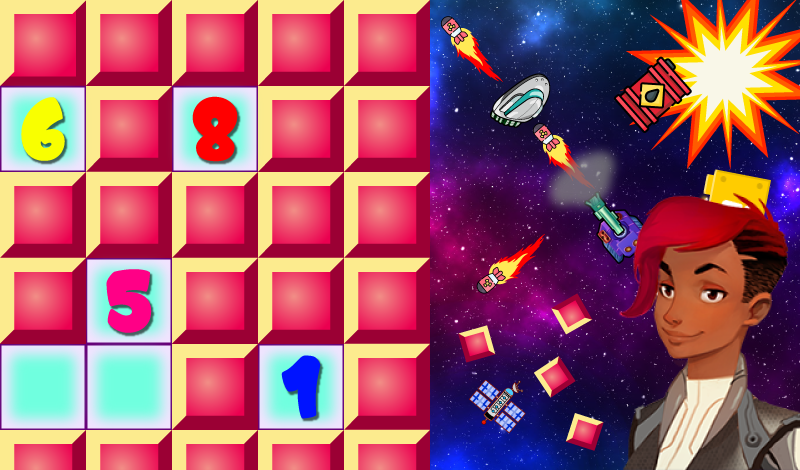Click the blue 1 tile
The height and width of the screenshot is (470, 800).
pos(301,387)
